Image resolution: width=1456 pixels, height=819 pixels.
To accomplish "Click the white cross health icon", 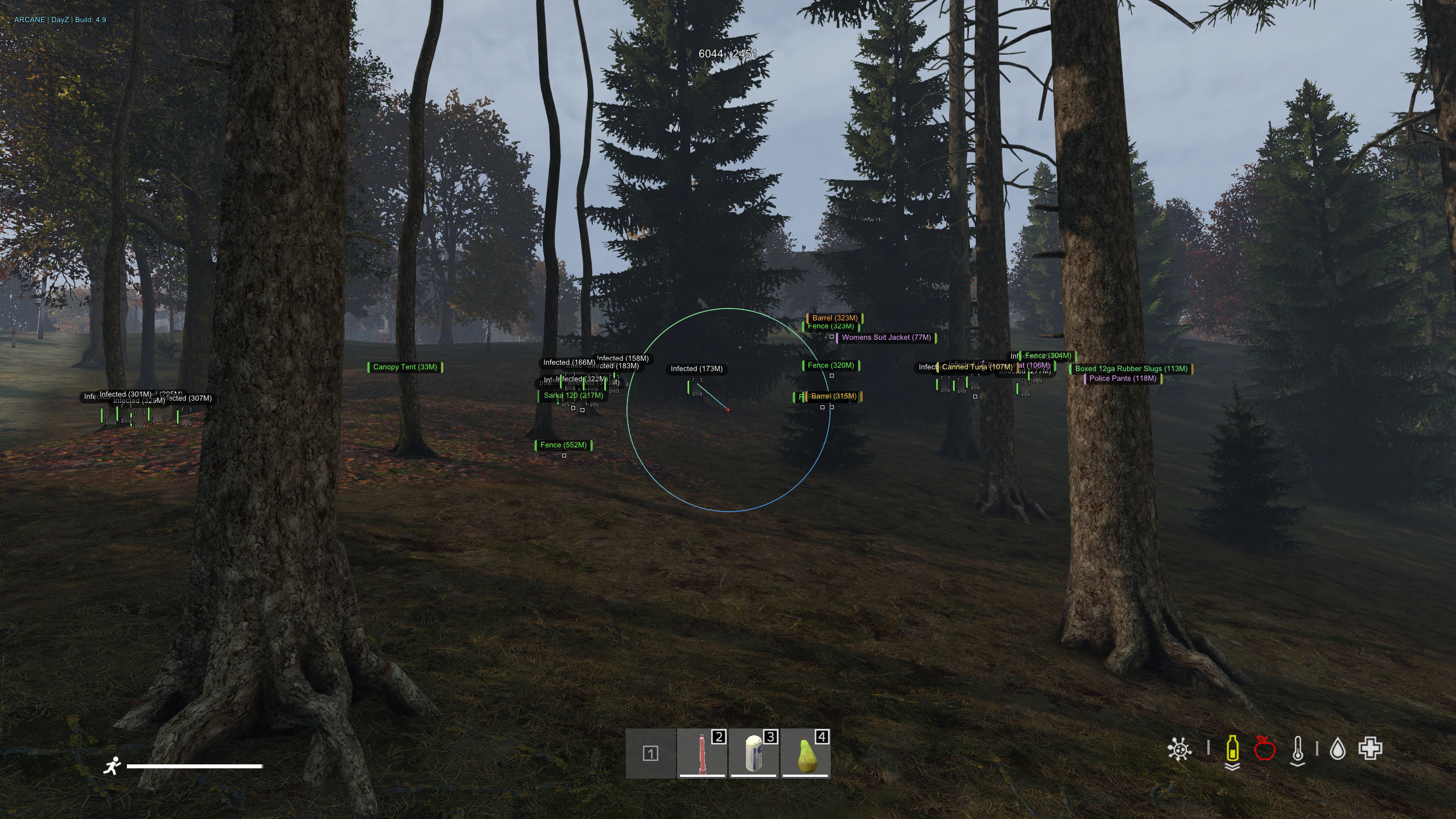I will [1370, 748].
